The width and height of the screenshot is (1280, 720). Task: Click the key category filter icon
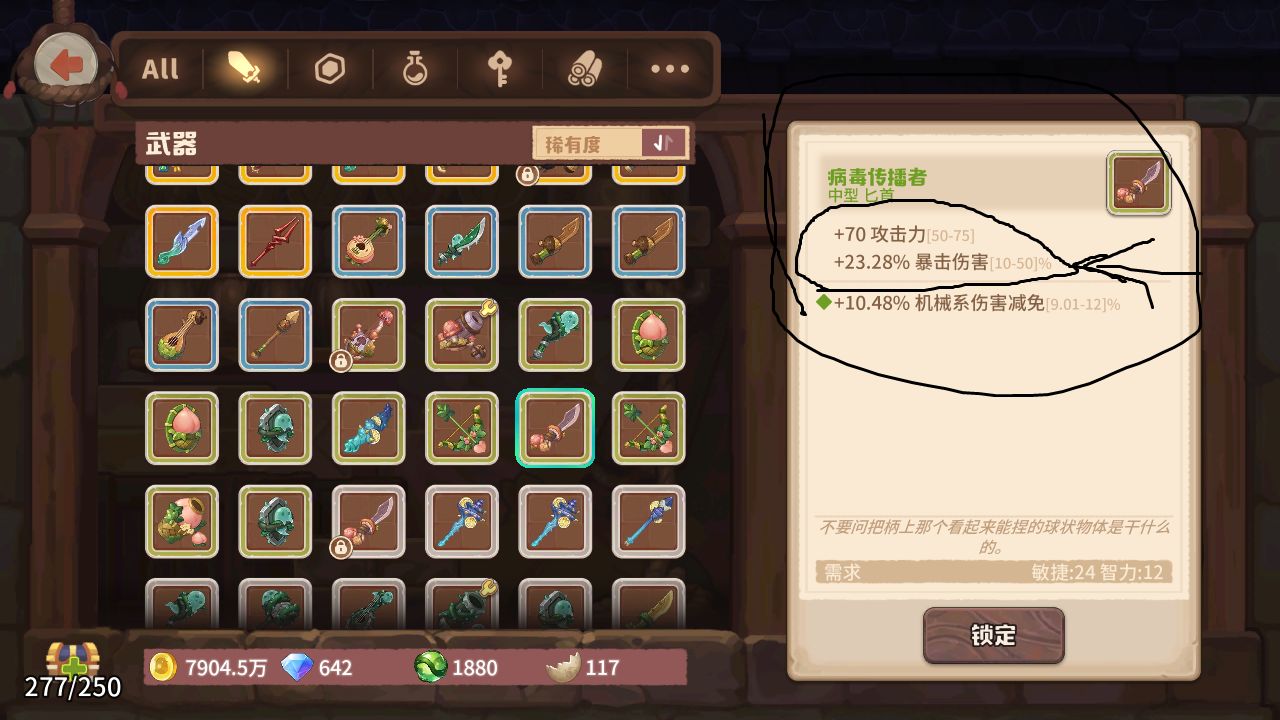(x=500, y=68)
